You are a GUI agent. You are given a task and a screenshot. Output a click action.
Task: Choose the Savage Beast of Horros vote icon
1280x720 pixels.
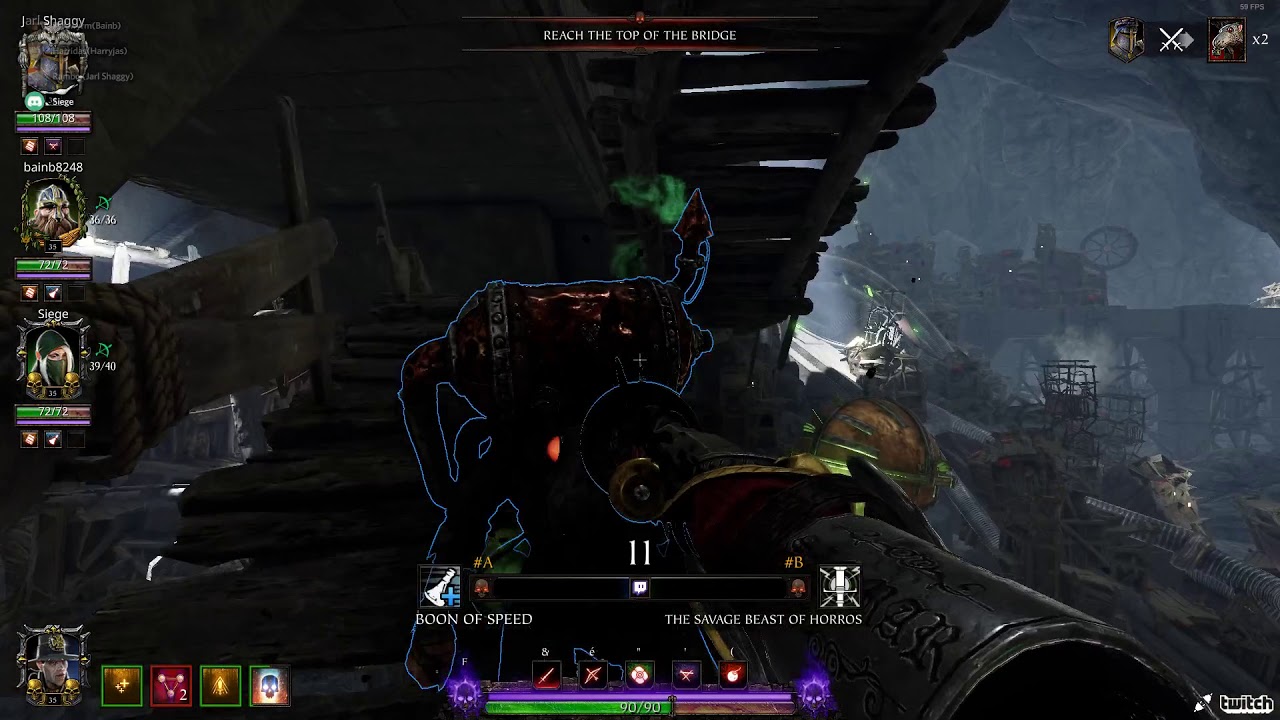[840, 587]
